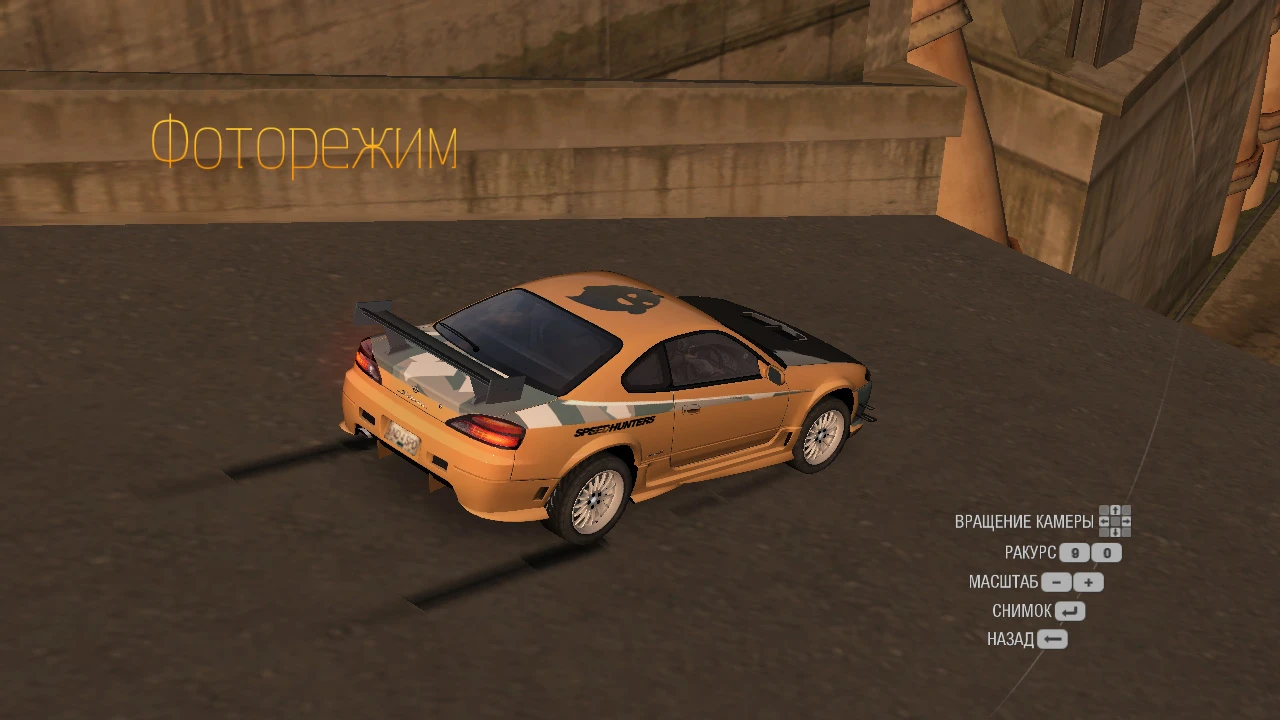Click the НАЗАД label to go back
The height and width of the screenshot is (720, 1280).
point(1011,638)
